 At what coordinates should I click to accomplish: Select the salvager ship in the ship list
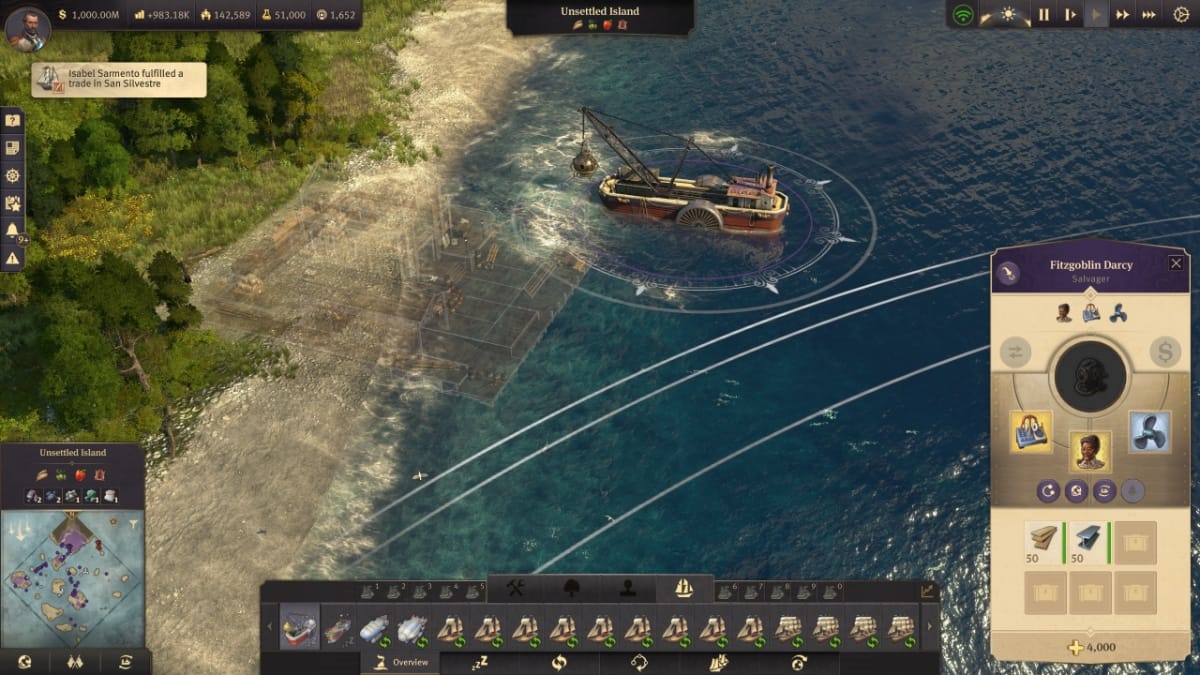[x=299, y=627]
